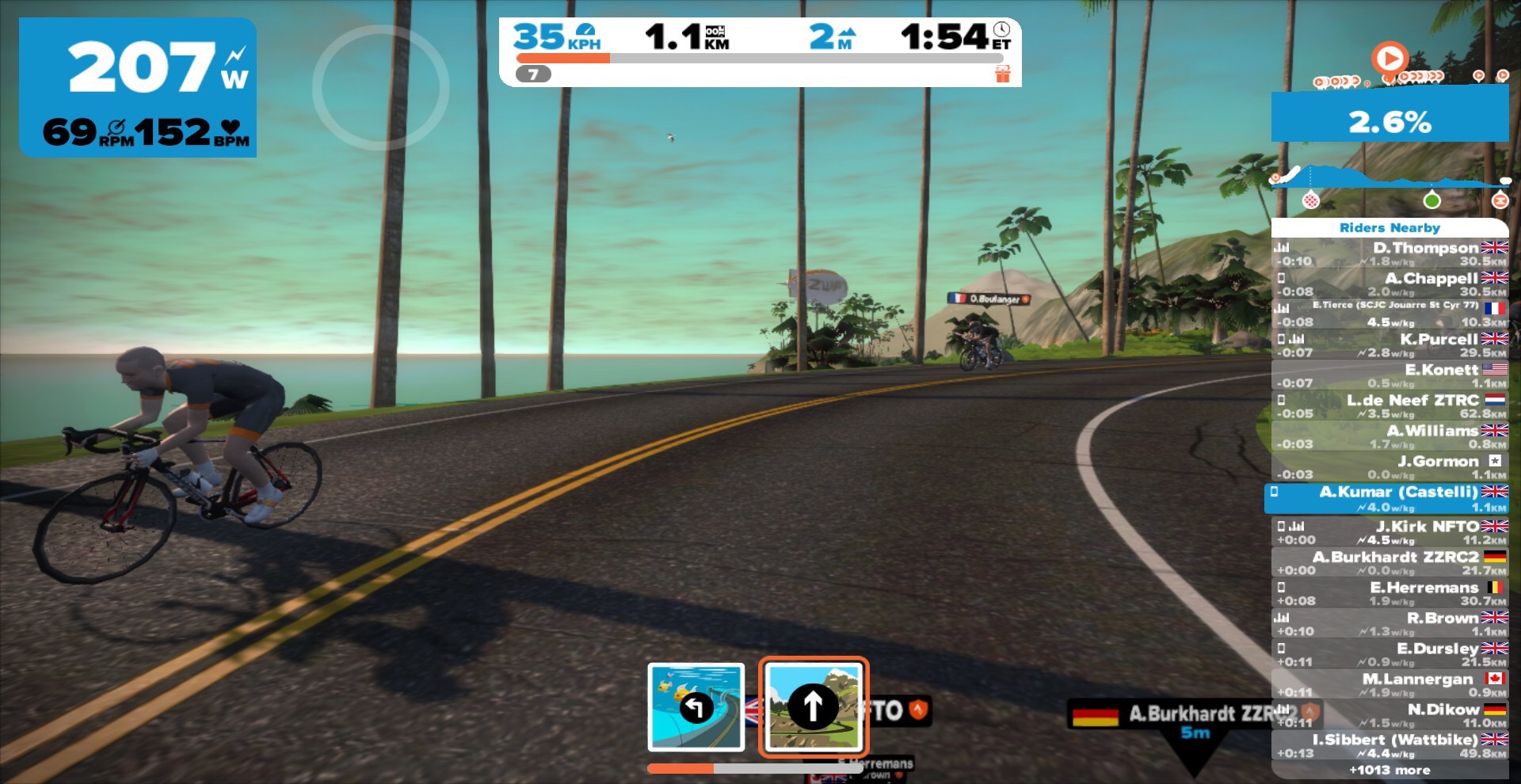
Task: Select N.Dikow in nearby riders
Action: (x=1389, y=716)
